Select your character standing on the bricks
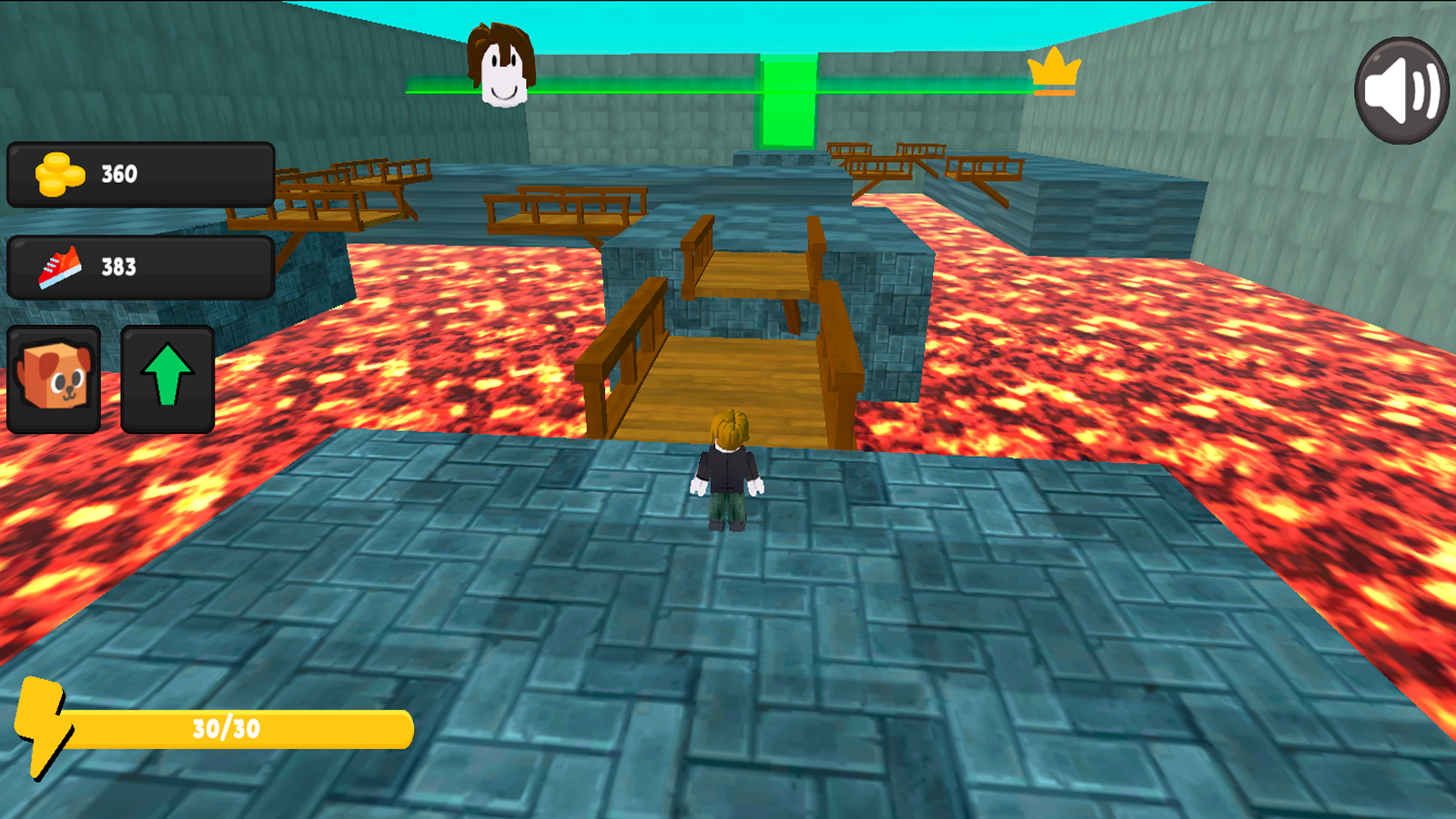 (x=726, y=478)
